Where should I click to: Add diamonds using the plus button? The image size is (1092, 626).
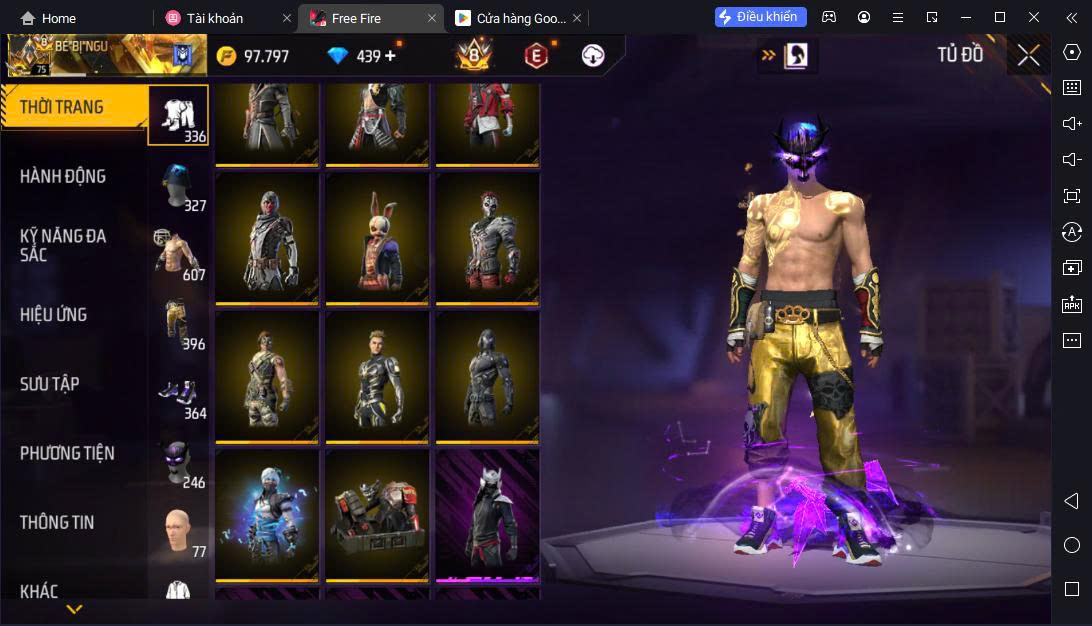(x=390, y=56)
